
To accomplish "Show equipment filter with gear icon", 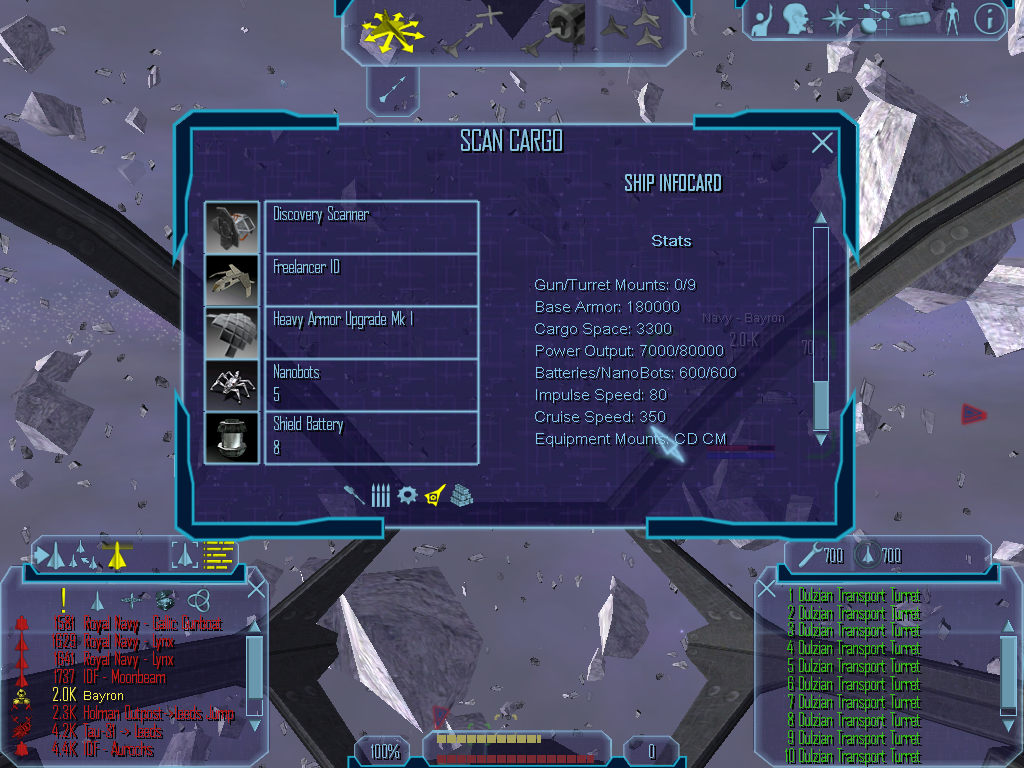I will coord(406,495).
